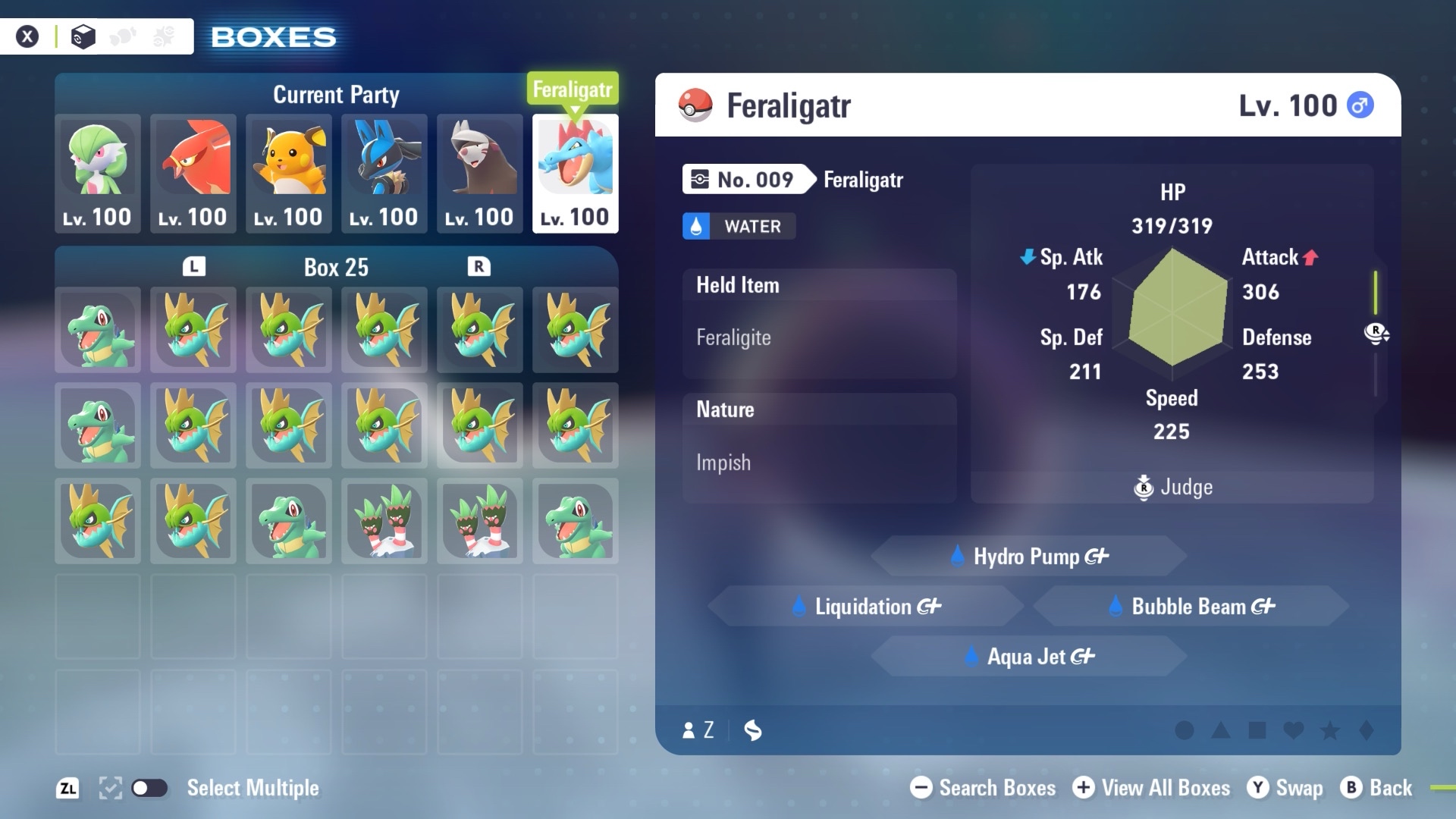Pick the Aqua Jet move
Image resolution: width=1456 pixels, height=819 pixels.
[x=1029, y=657]
